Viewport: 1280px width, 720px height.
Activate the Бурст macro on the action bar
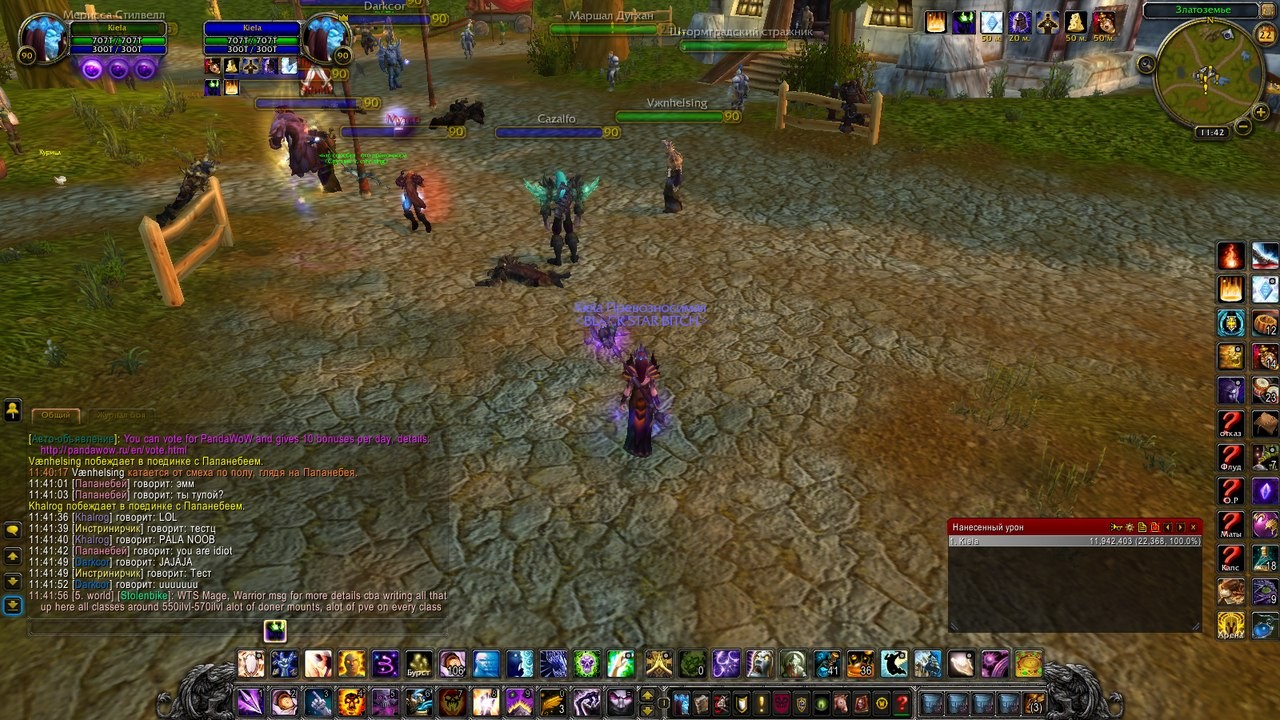coord(419,664)
